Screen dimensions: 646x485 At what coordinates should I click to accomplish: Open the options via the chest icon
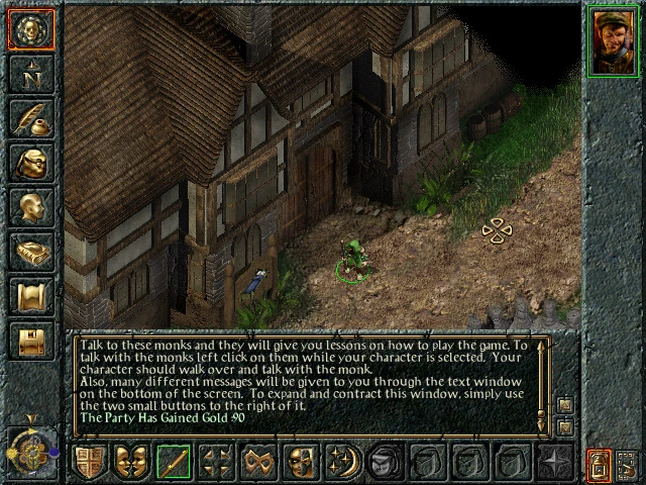click(x=30, y=340)
